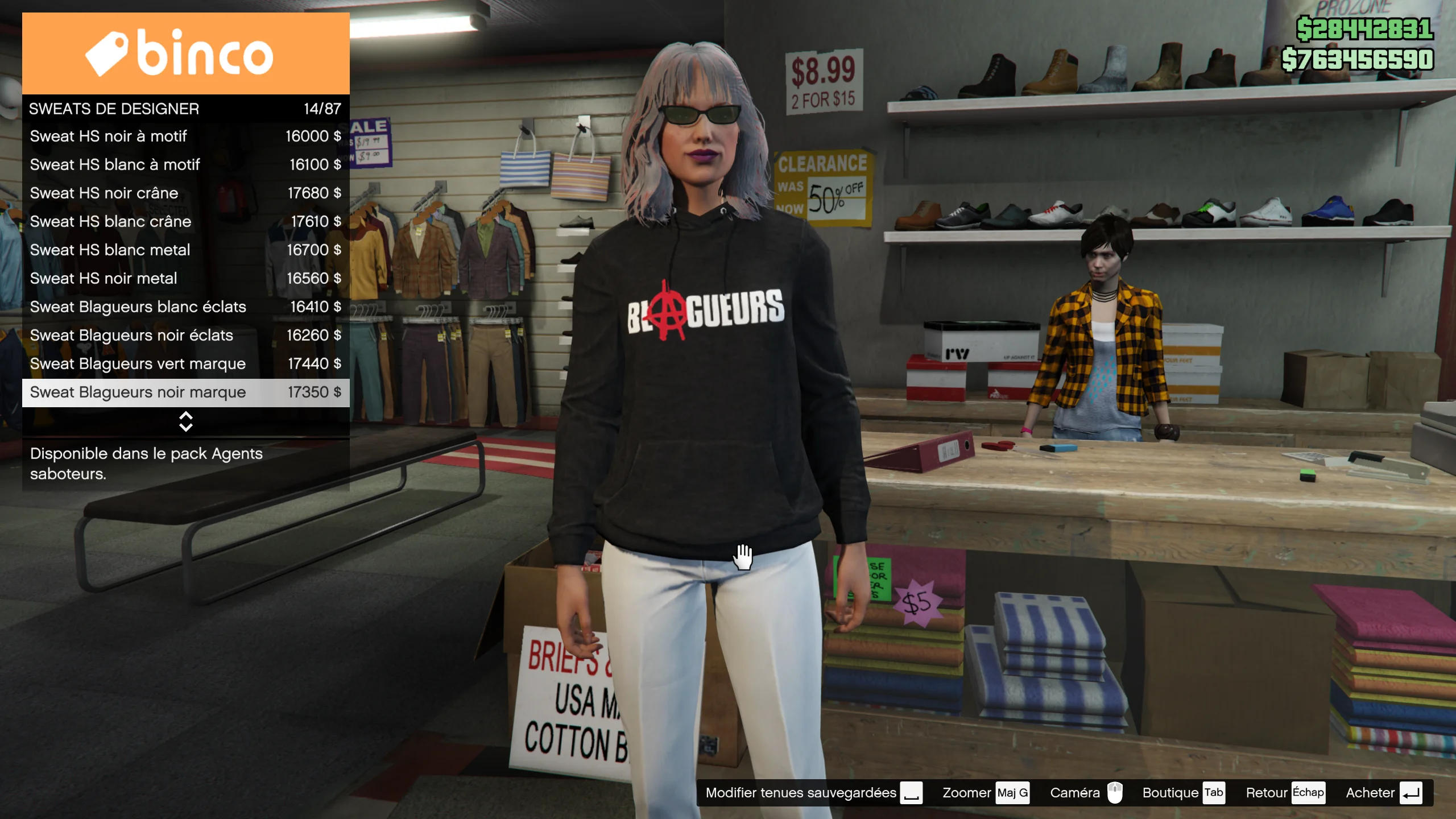Select Sweat HS noir metal

point(185,279)
